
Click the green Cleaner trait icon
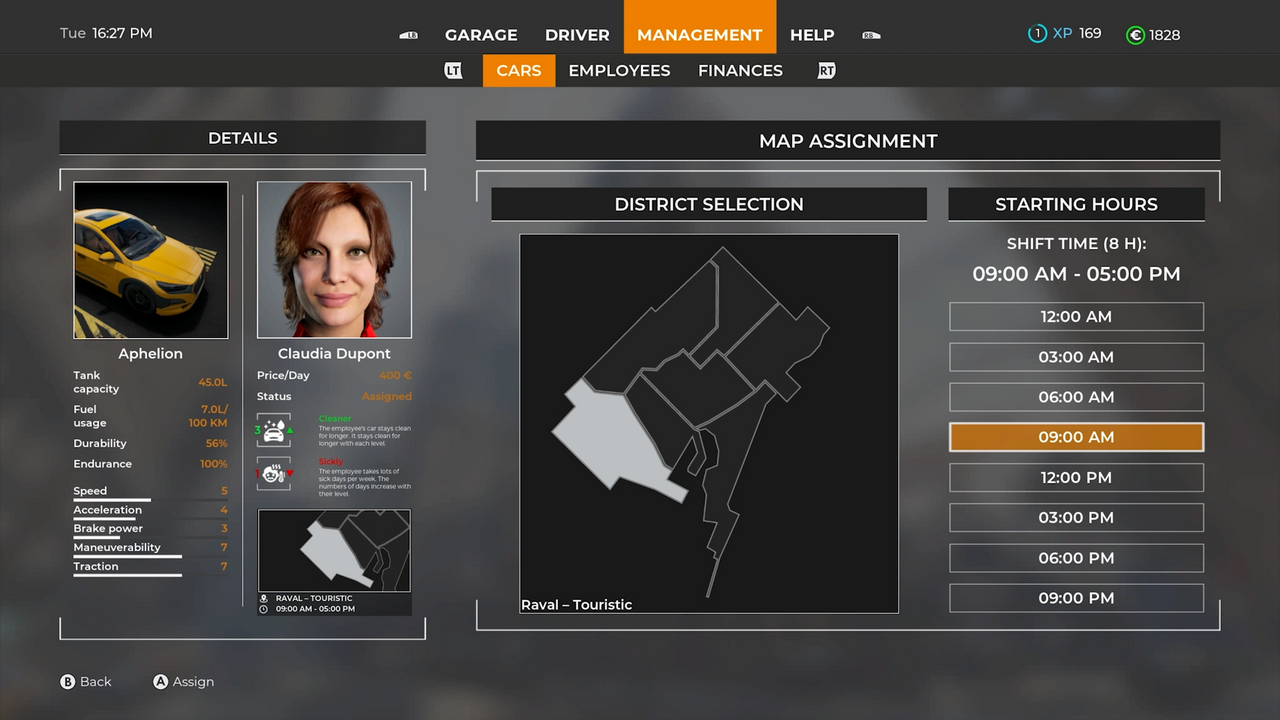click(273, 430)
